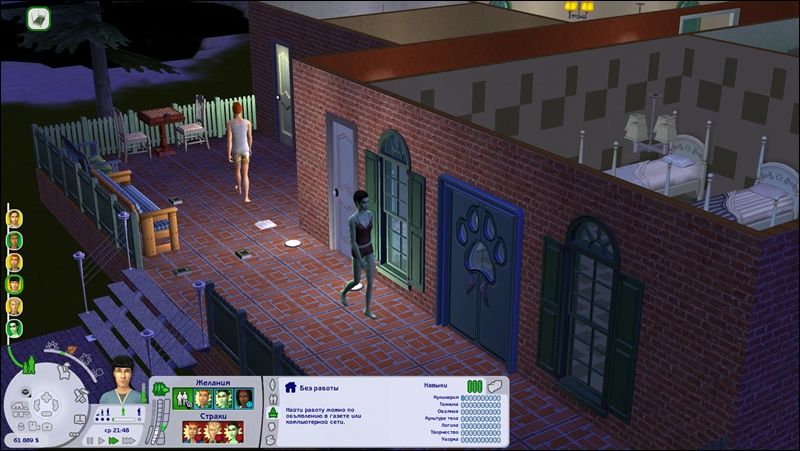The width and height of the screenshot is (800, 451).
Task: Select the Без работы house icon
Action: click(291, 386)
